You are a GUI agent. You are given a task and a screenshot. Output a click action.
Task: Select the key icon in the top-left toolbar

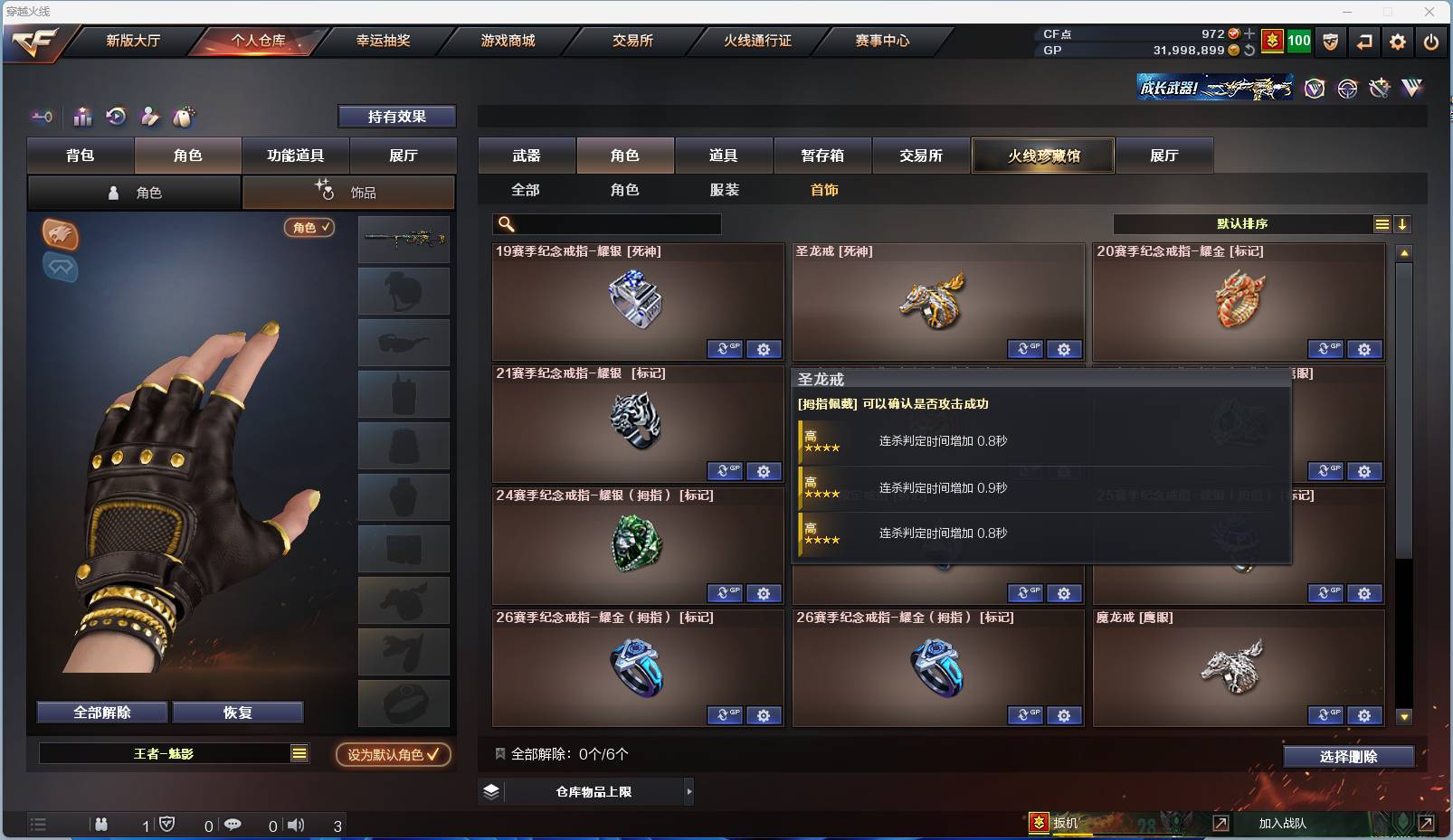42,117
